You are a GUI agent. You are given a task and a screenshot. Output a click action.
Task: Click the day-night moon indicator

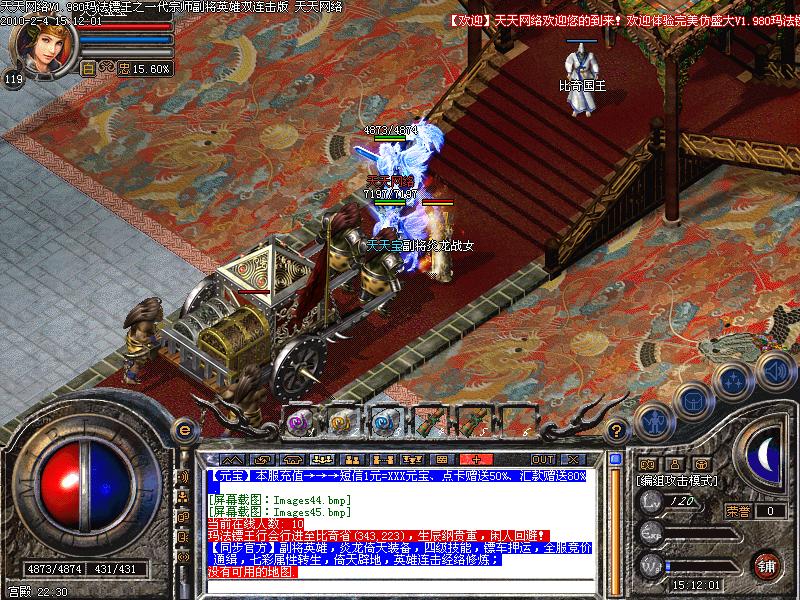click(x=765, y=454)
